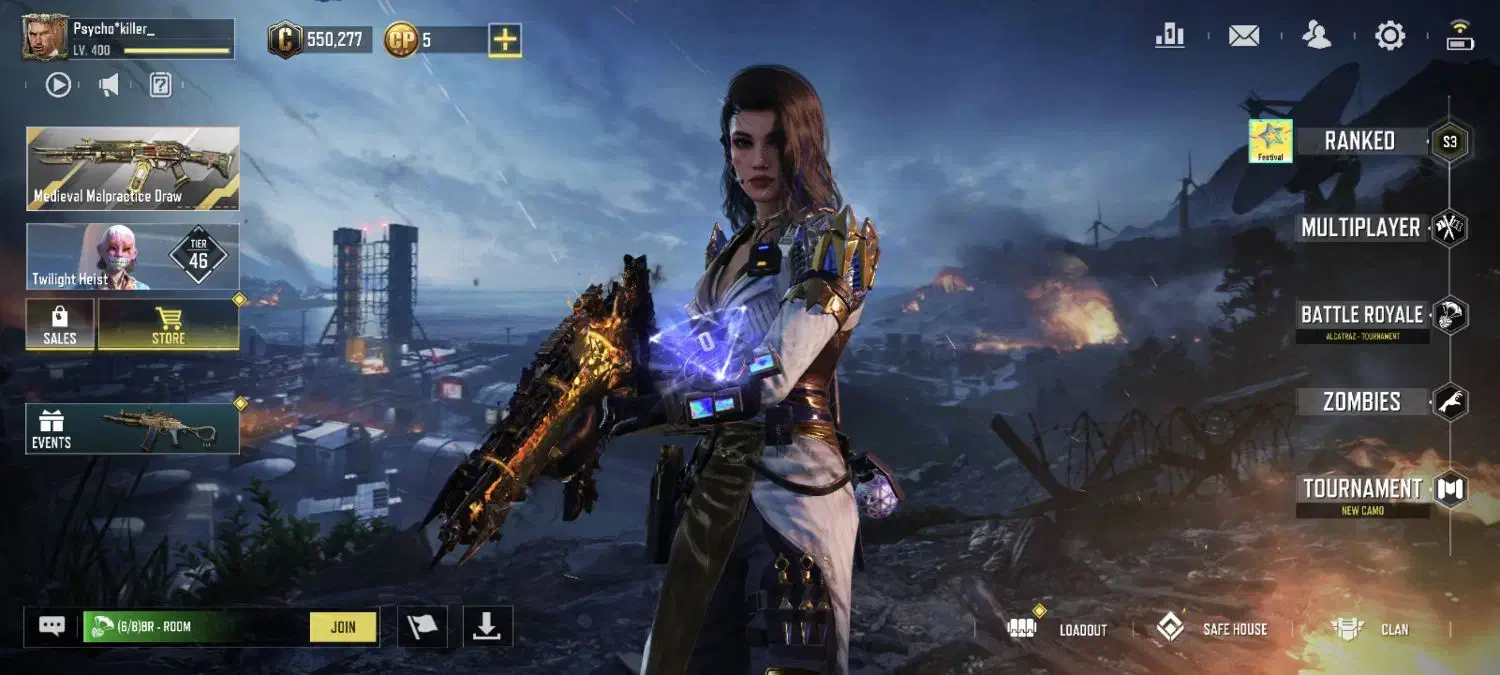Screen dimensions: 1500x675
Task: Open the Tournament mode
Action: (1362, 489)
